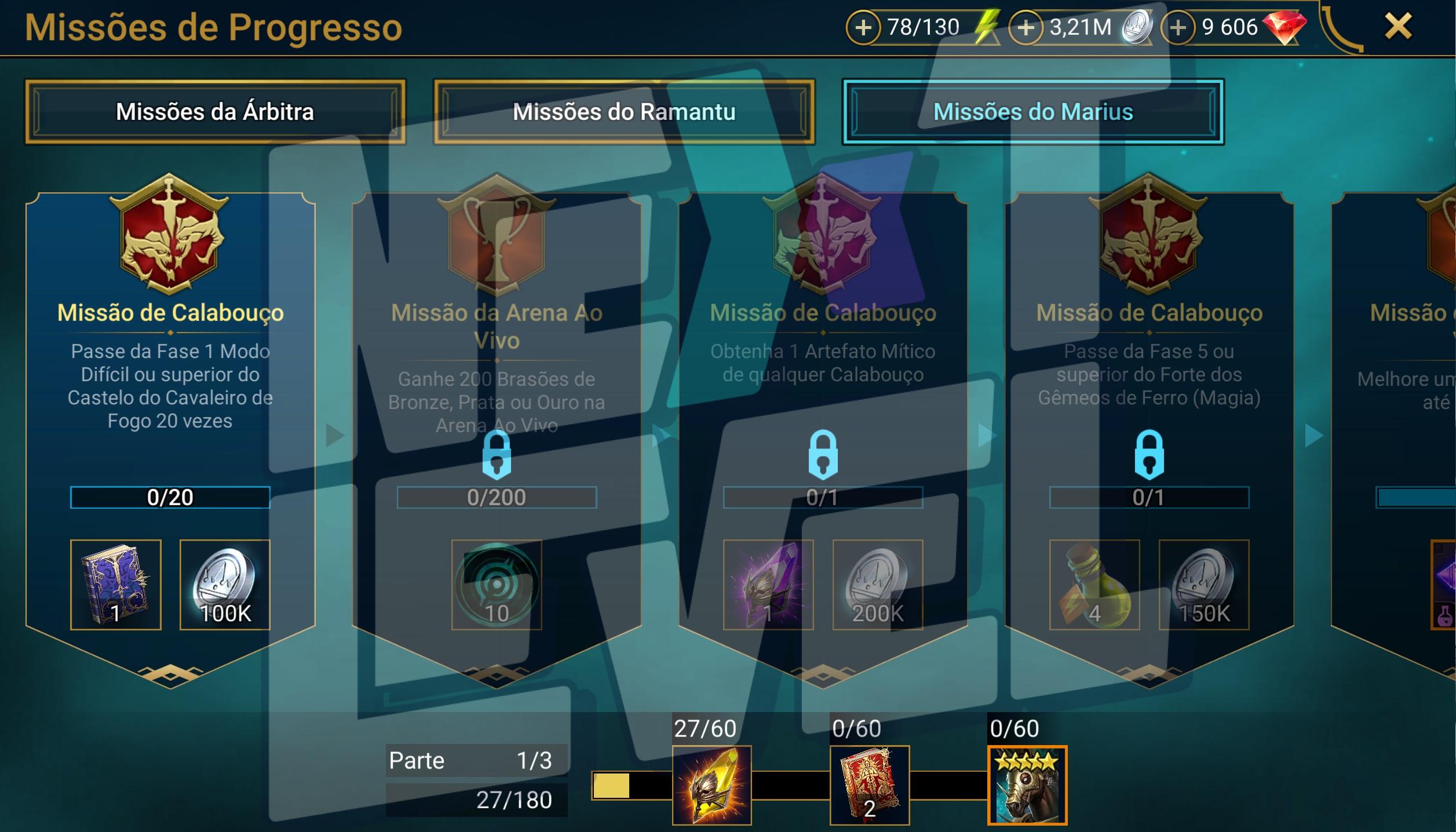
Task: Check the energy potion reward of 4
Action: point(1094,585)
